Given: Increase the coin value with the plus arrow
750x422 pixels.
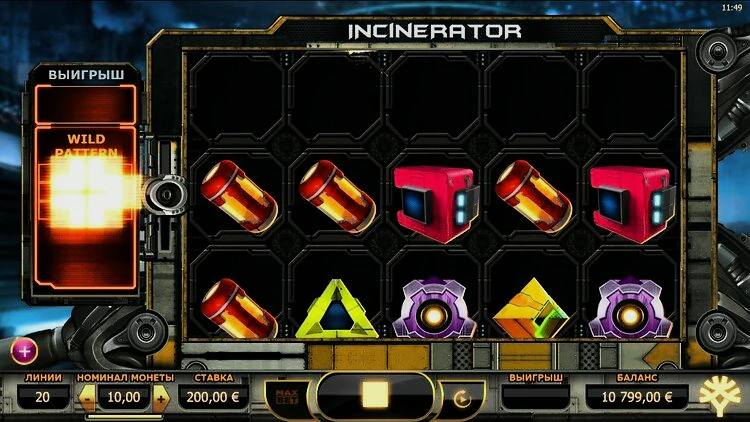Looking at the screenshot, I should (162, 398).
